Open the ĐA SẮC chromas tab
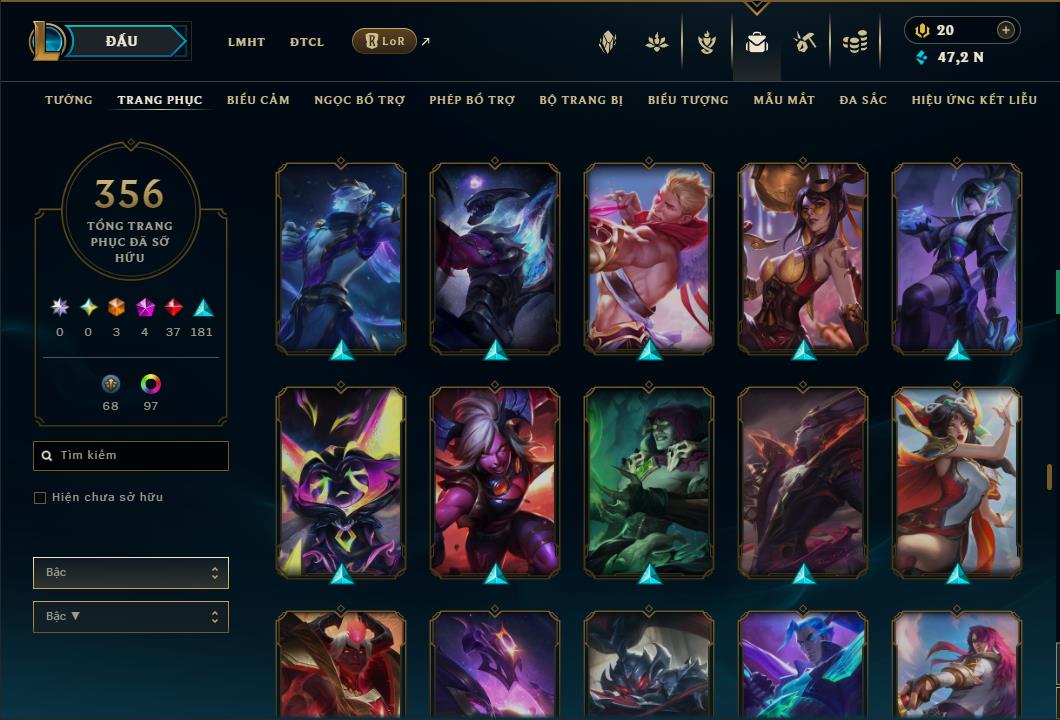 click(863, 100)
